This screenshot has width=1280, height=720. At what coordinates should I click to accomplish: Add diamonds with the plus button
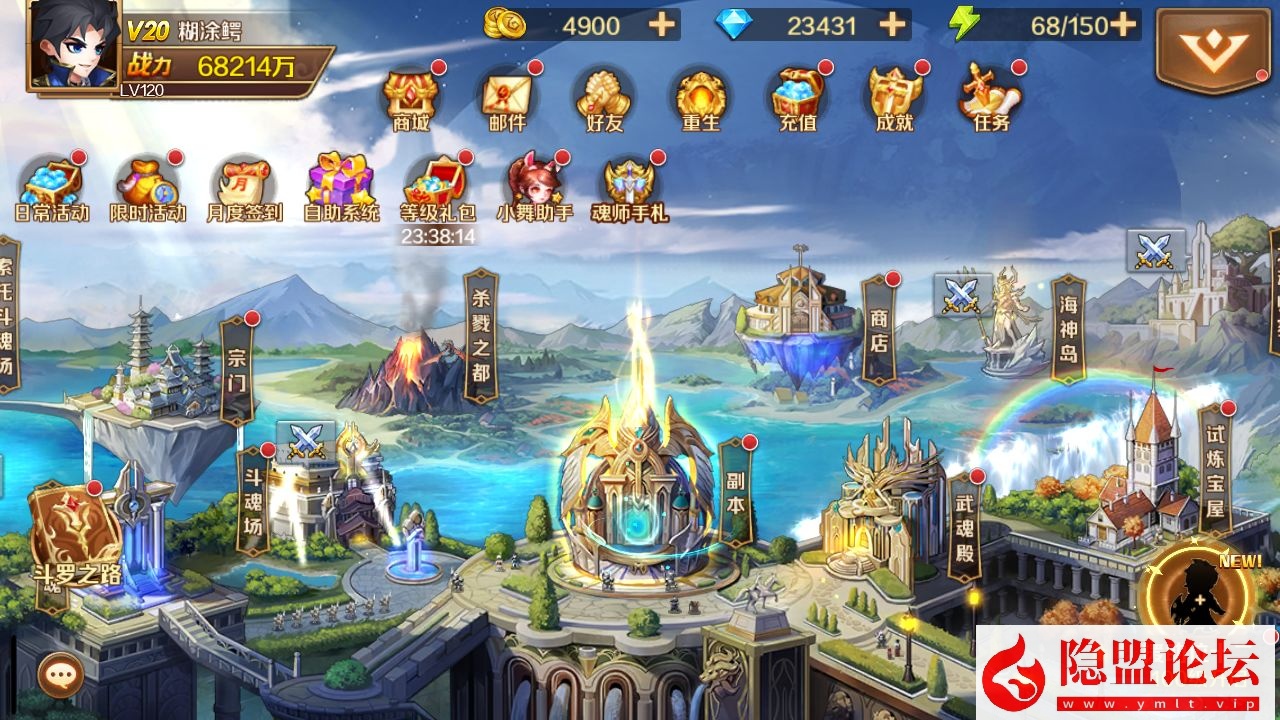(x=892, y=25)
